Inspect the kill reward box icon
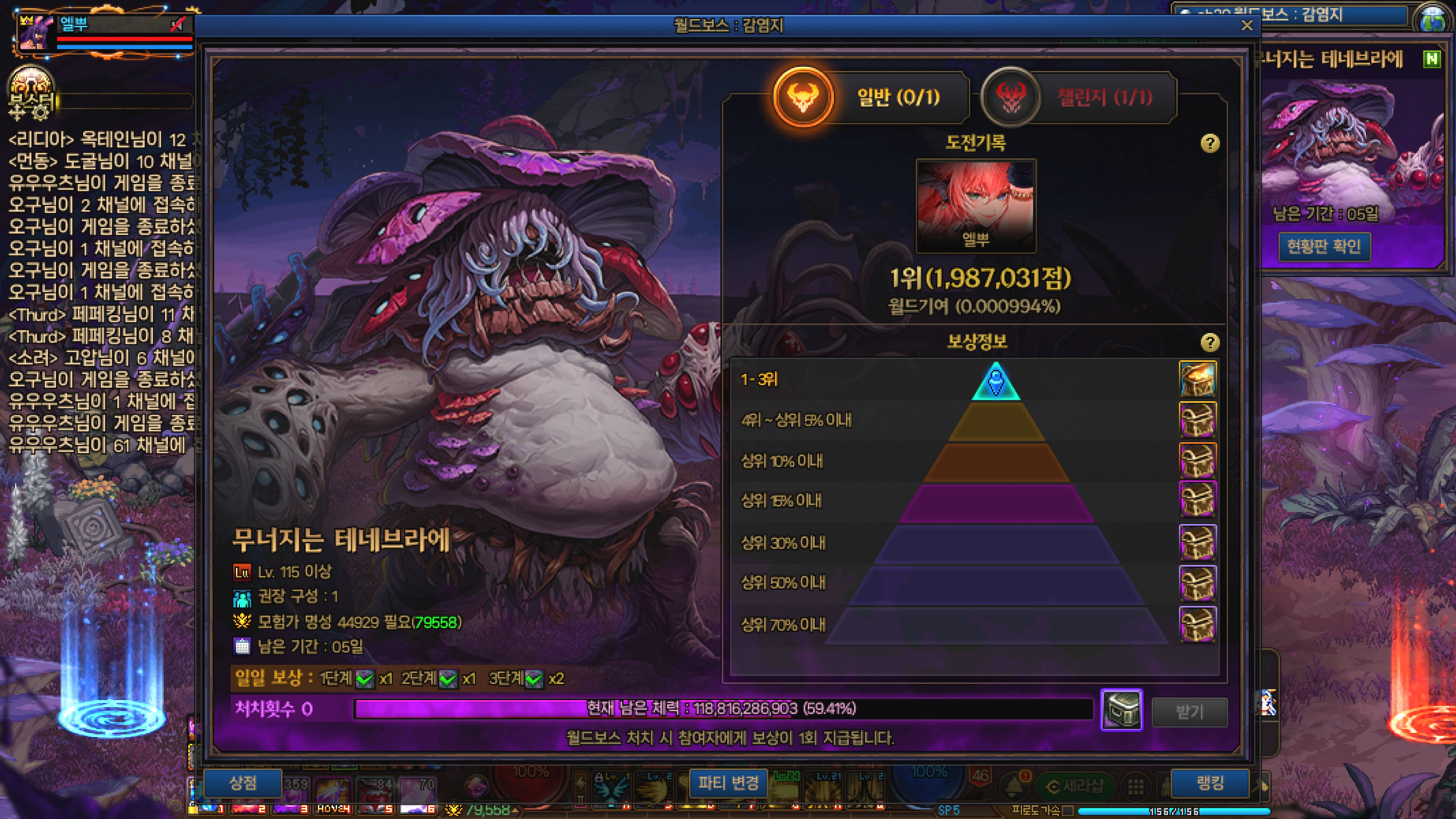 (1122, 710)
